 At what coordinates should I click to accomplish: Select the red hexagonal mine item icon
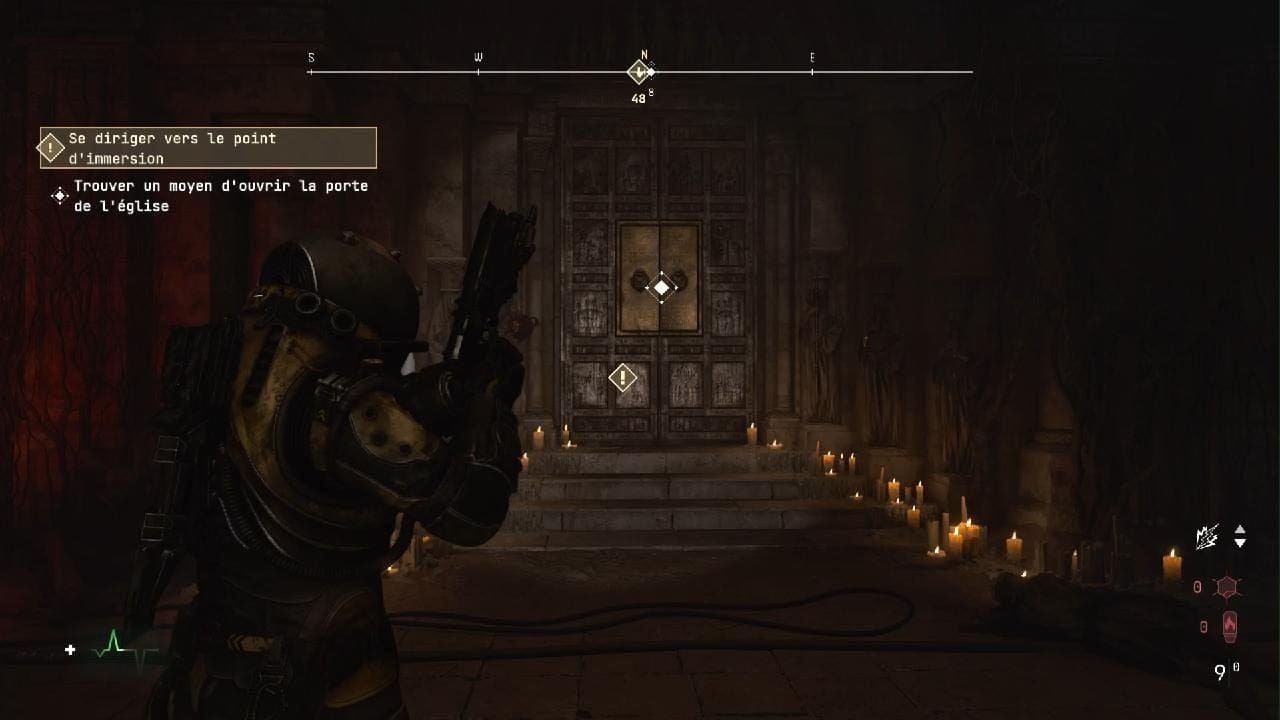(x=1229, y=588)
